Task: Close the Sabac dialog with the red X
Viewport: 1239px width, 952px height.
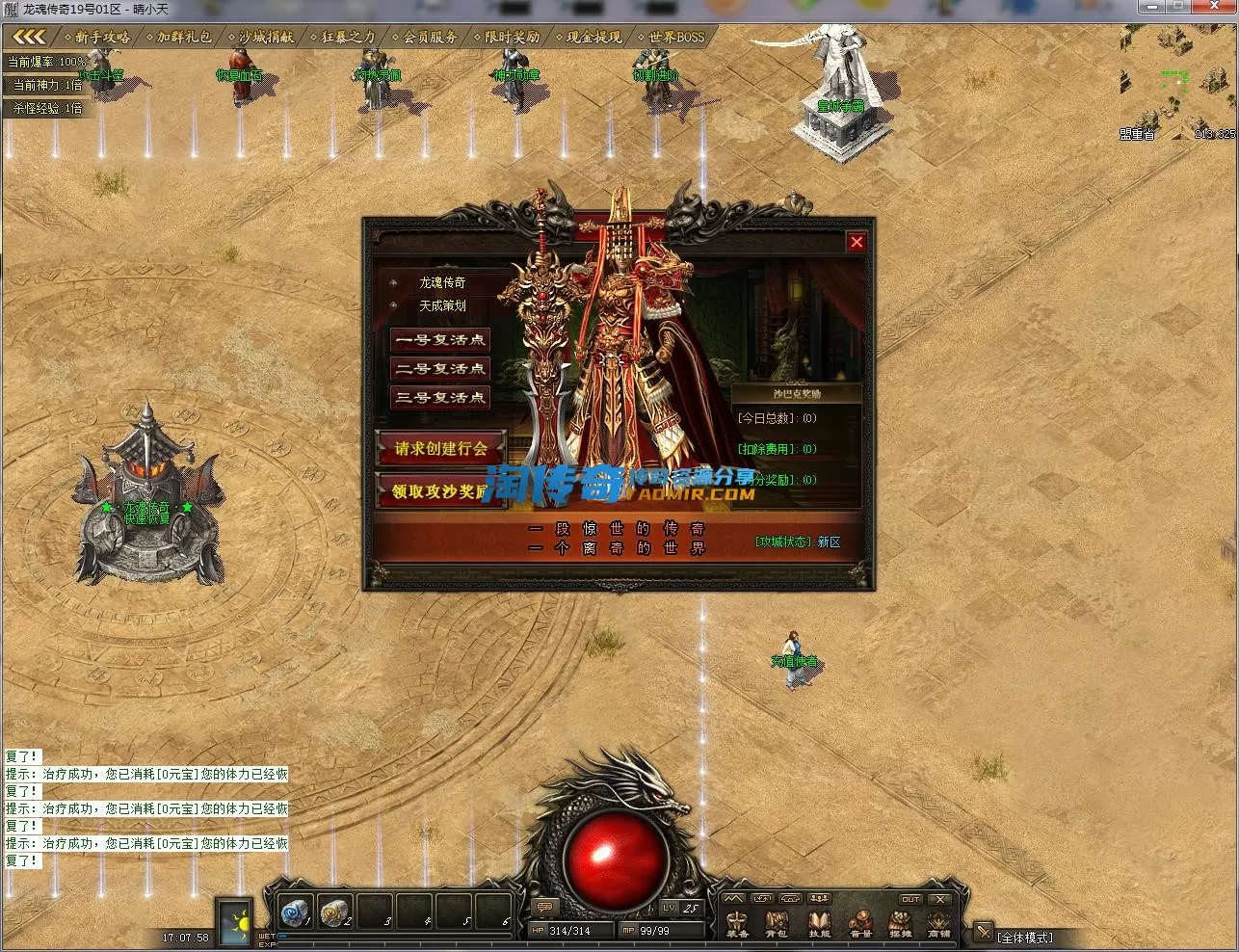Action: [x=856, y=242]
